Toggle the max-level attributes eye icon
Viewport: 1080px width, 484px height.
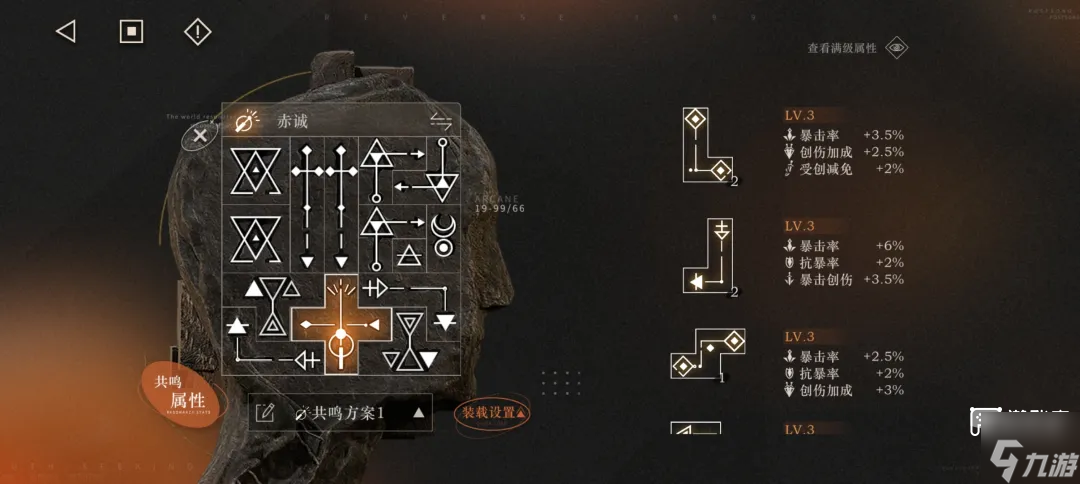[897, 48]
